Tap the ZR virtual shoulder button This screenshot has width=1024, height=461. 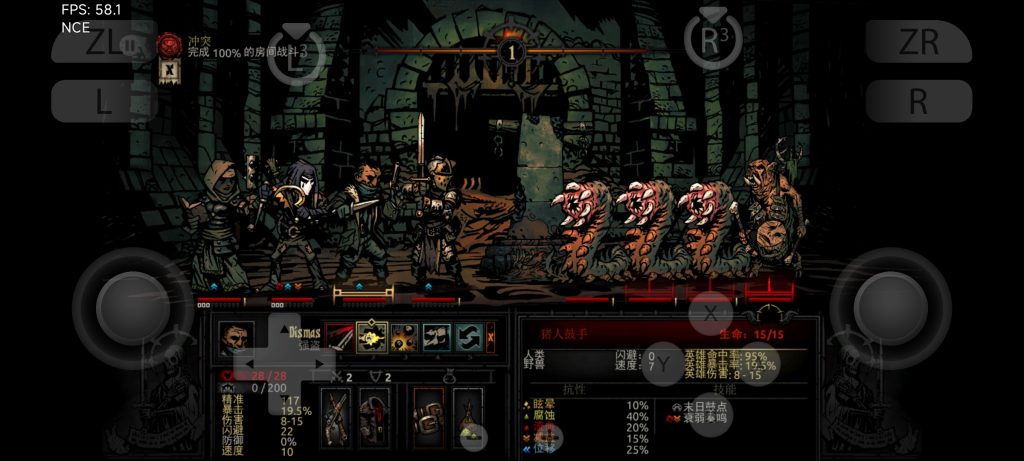tap(918, 43)
